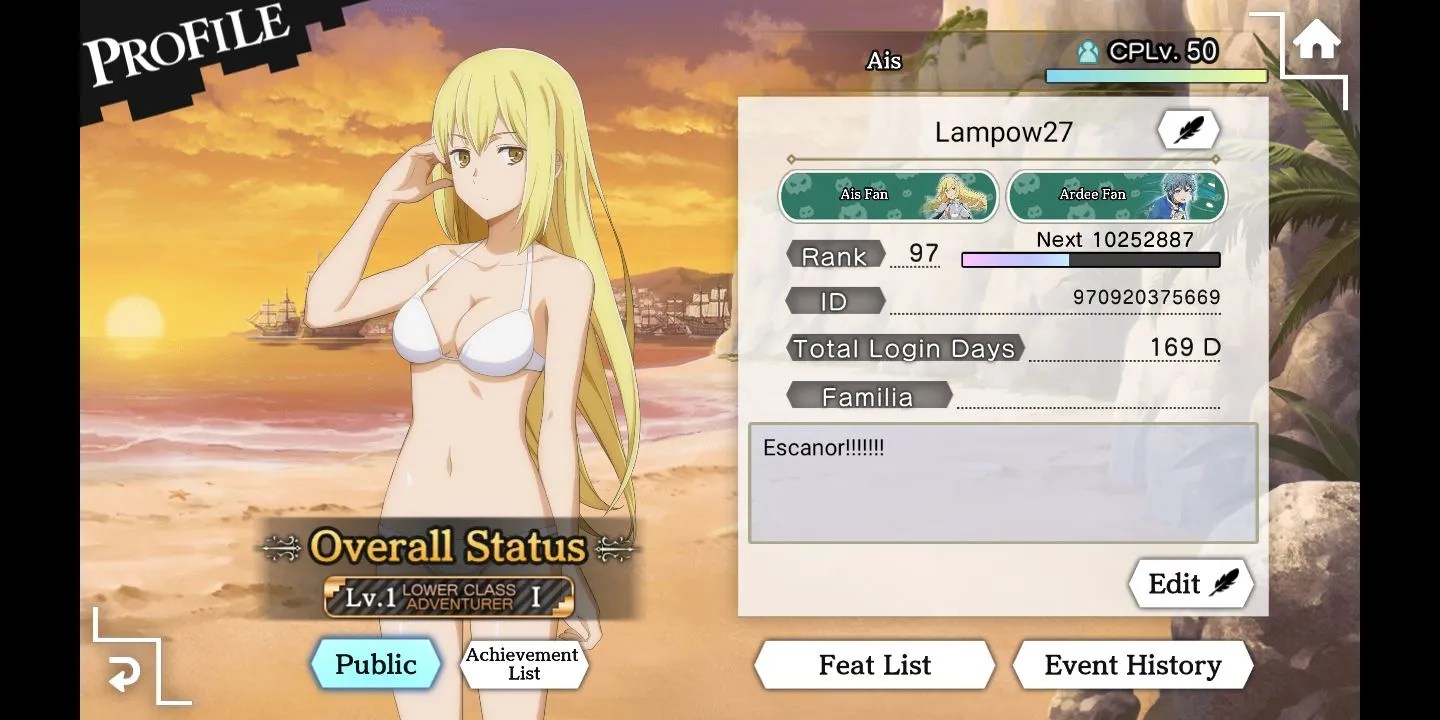Open the Achievement List
1440x720 pixels.
(x=523, y=664)
